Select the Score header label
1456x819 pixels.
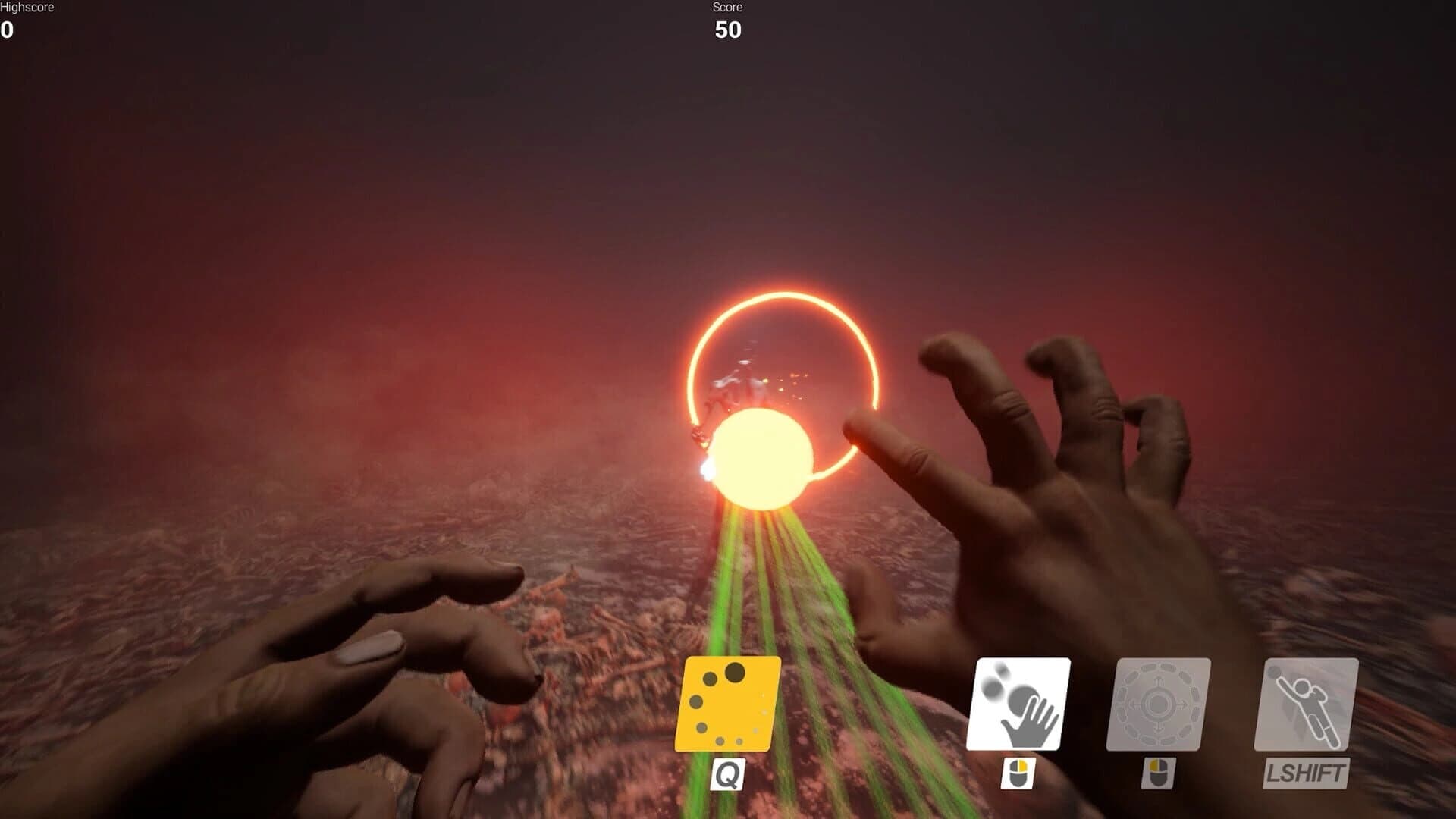pyautogui.click(x=726, y=8)
